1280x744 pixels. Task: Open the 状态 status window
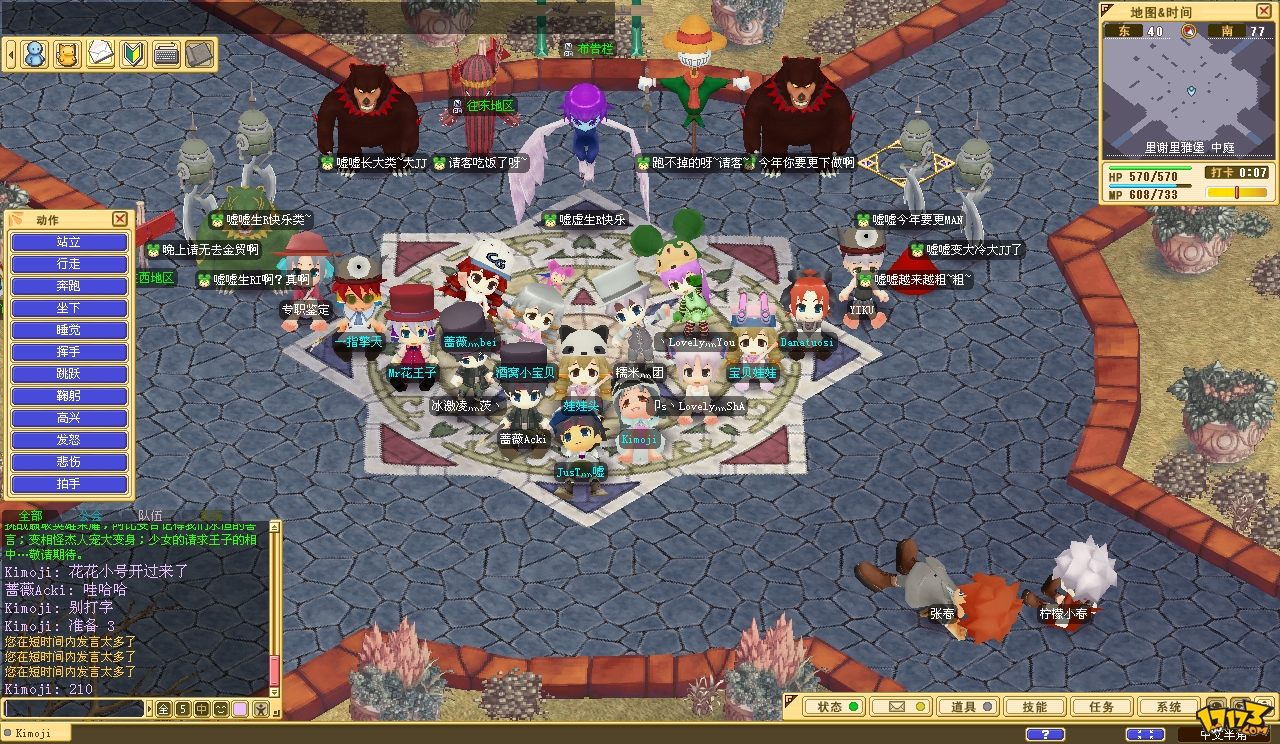[x=838, y=707]
